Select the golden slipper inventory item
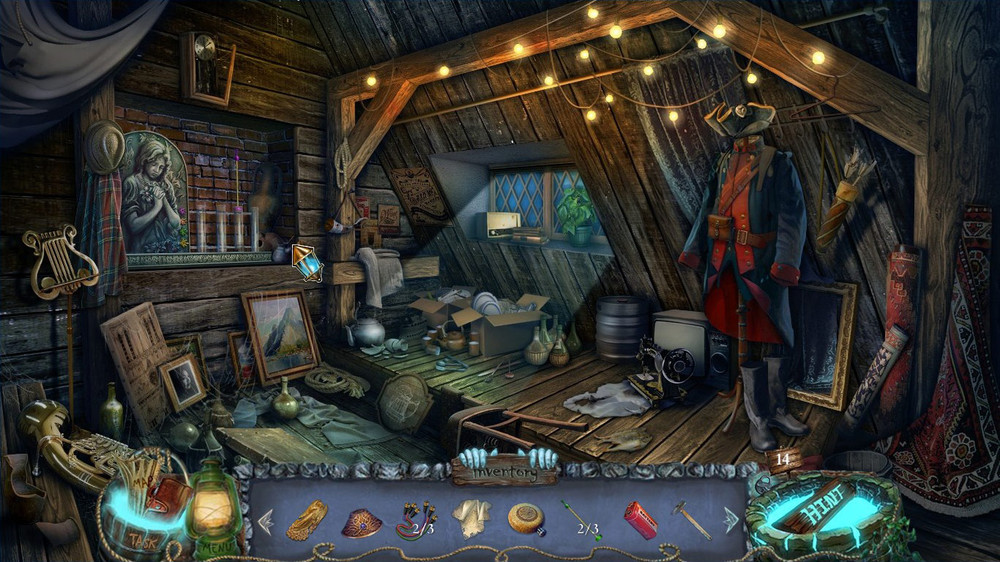 tap(307, 520)
